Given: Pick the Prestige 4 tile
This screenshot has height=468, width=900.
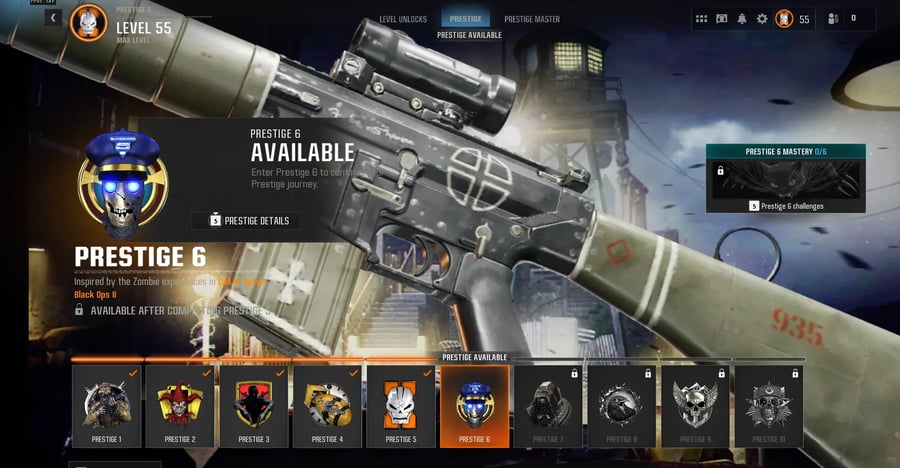Looking at the screenshot, I should tap(327, 405).
